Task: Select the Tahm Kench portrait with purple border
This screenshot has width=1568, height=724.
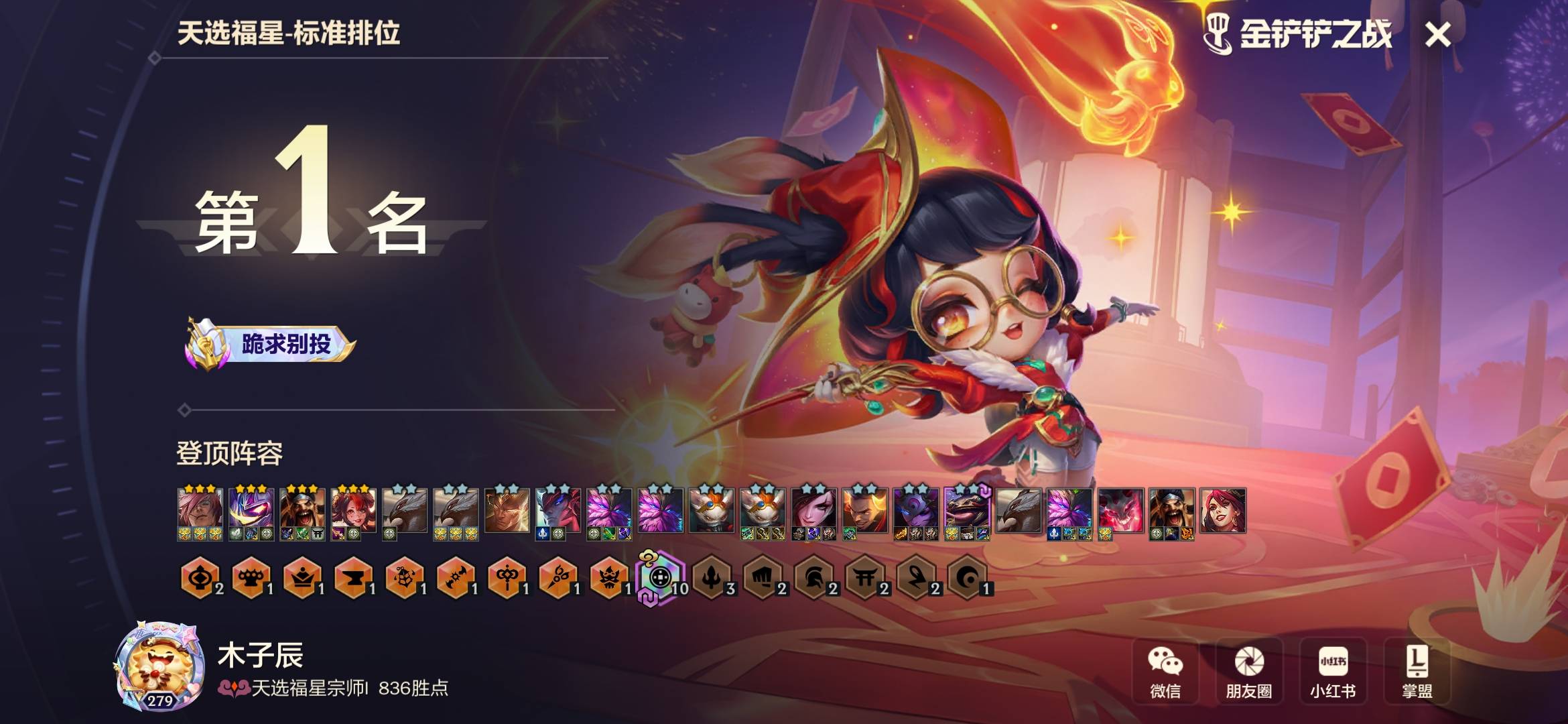Action: (967, 511)
